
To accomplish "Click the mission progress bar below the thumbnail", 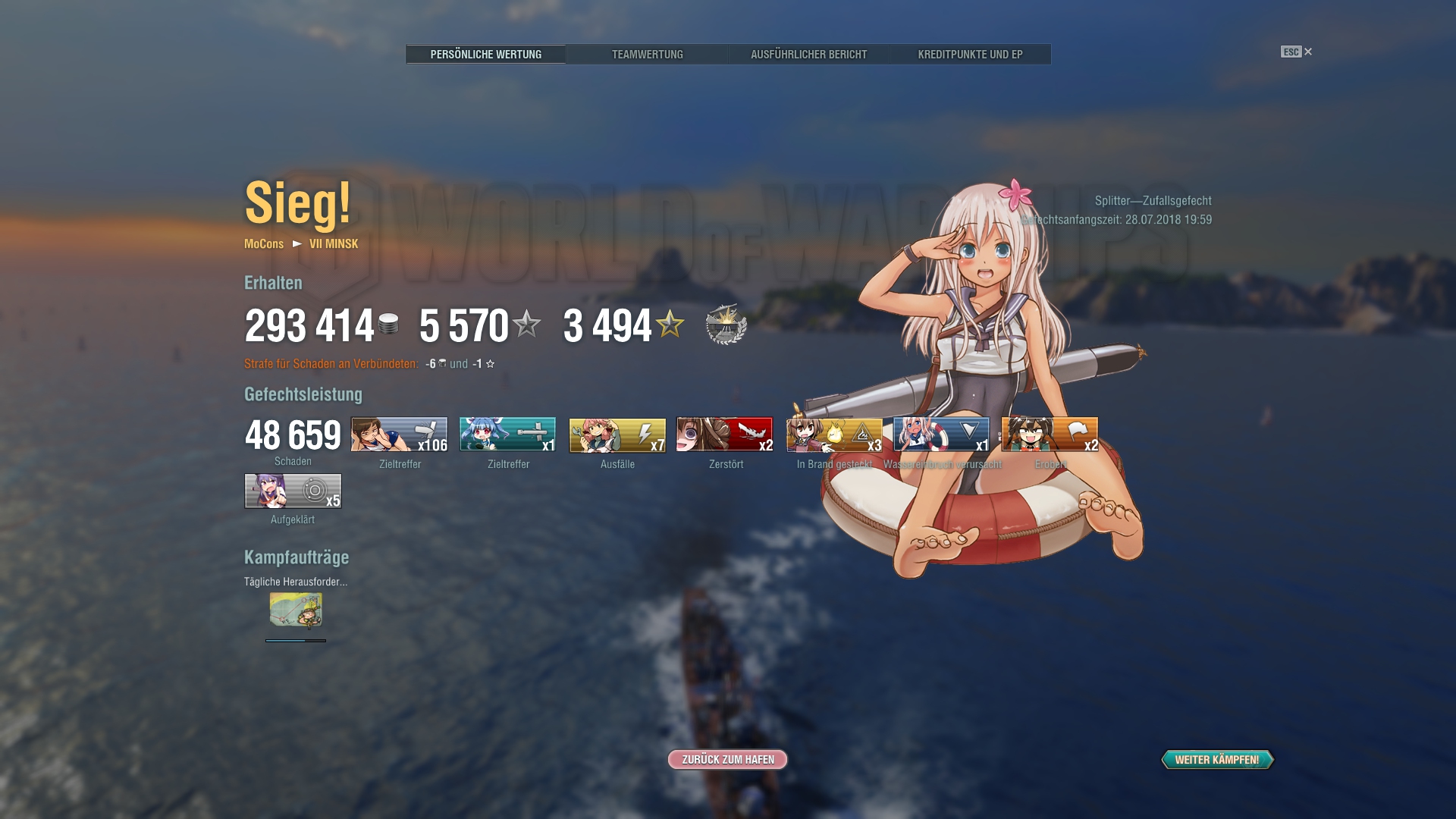I will click(x=294, y=641).
